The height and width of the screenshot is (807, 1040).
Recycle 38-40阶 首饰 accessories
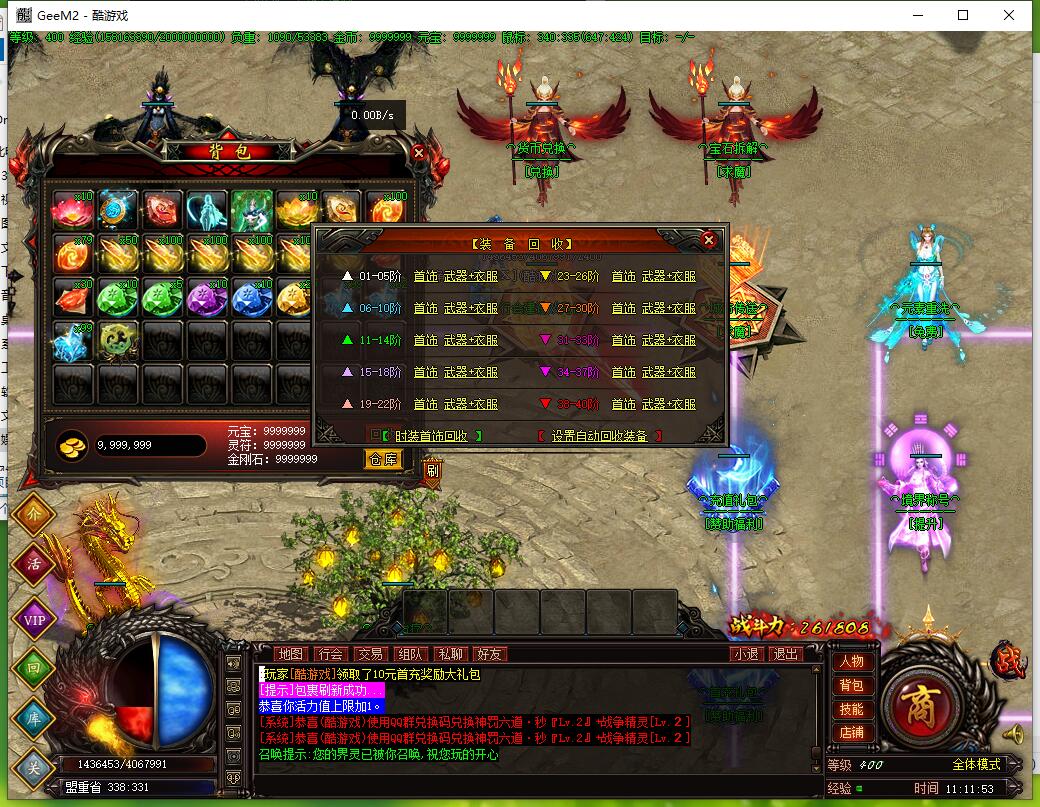click(623, 404)
